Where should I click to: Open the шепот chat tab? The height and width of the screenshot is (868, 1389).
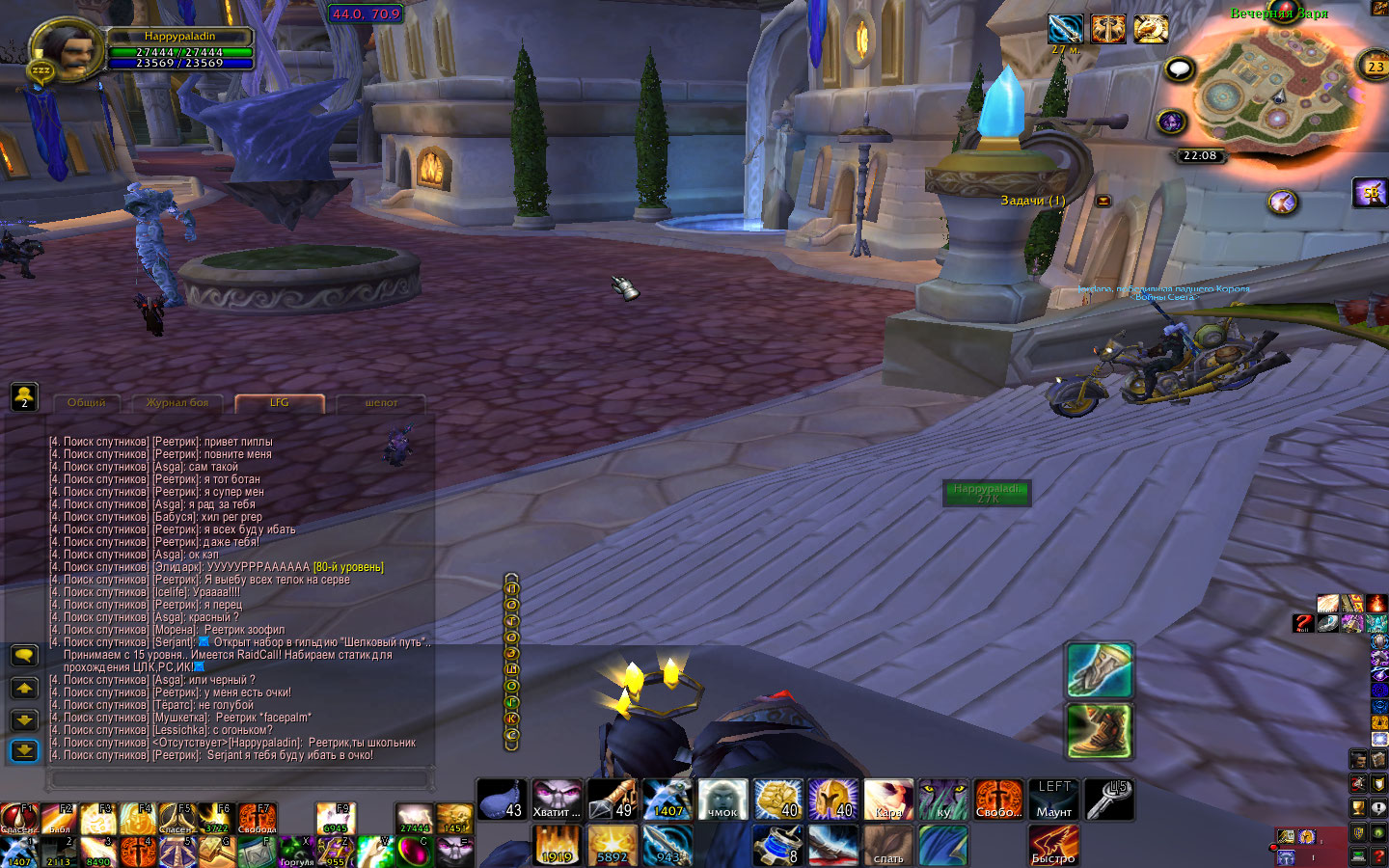coord(381,403)
